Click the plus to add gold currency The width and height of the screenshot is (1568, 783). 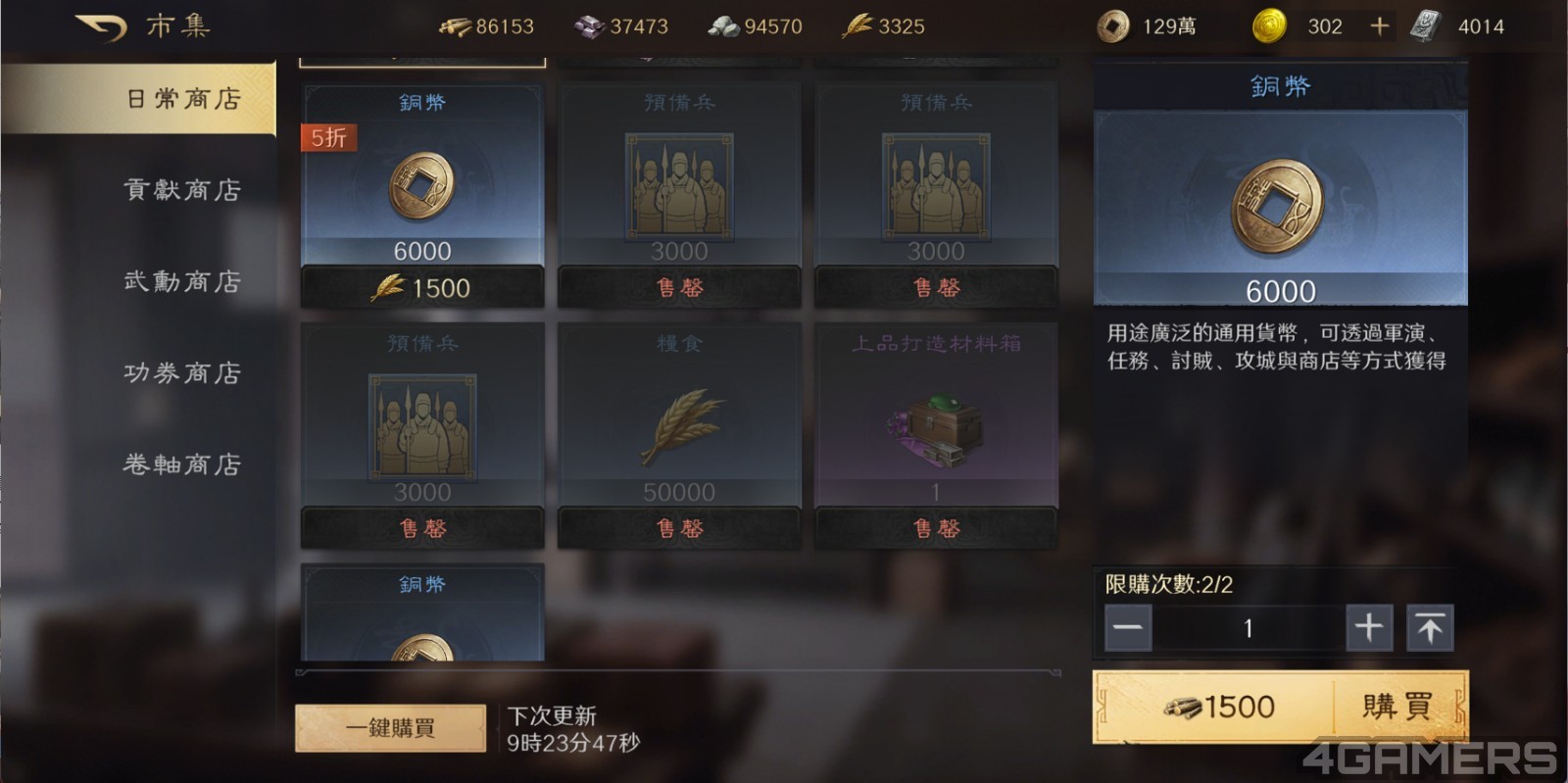pyautogui.click(x=1379, y=25)
